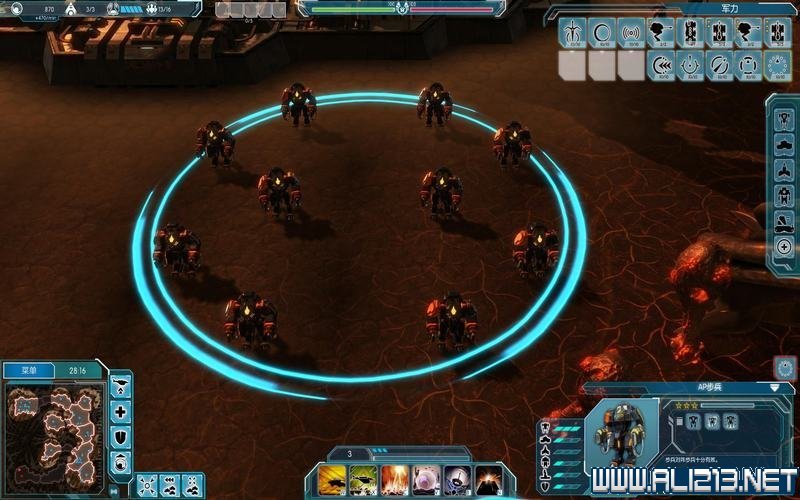The image size is (800, 500).
Task: Click the circled-plus button on right sidebar
Action: [x=784, y=246]
